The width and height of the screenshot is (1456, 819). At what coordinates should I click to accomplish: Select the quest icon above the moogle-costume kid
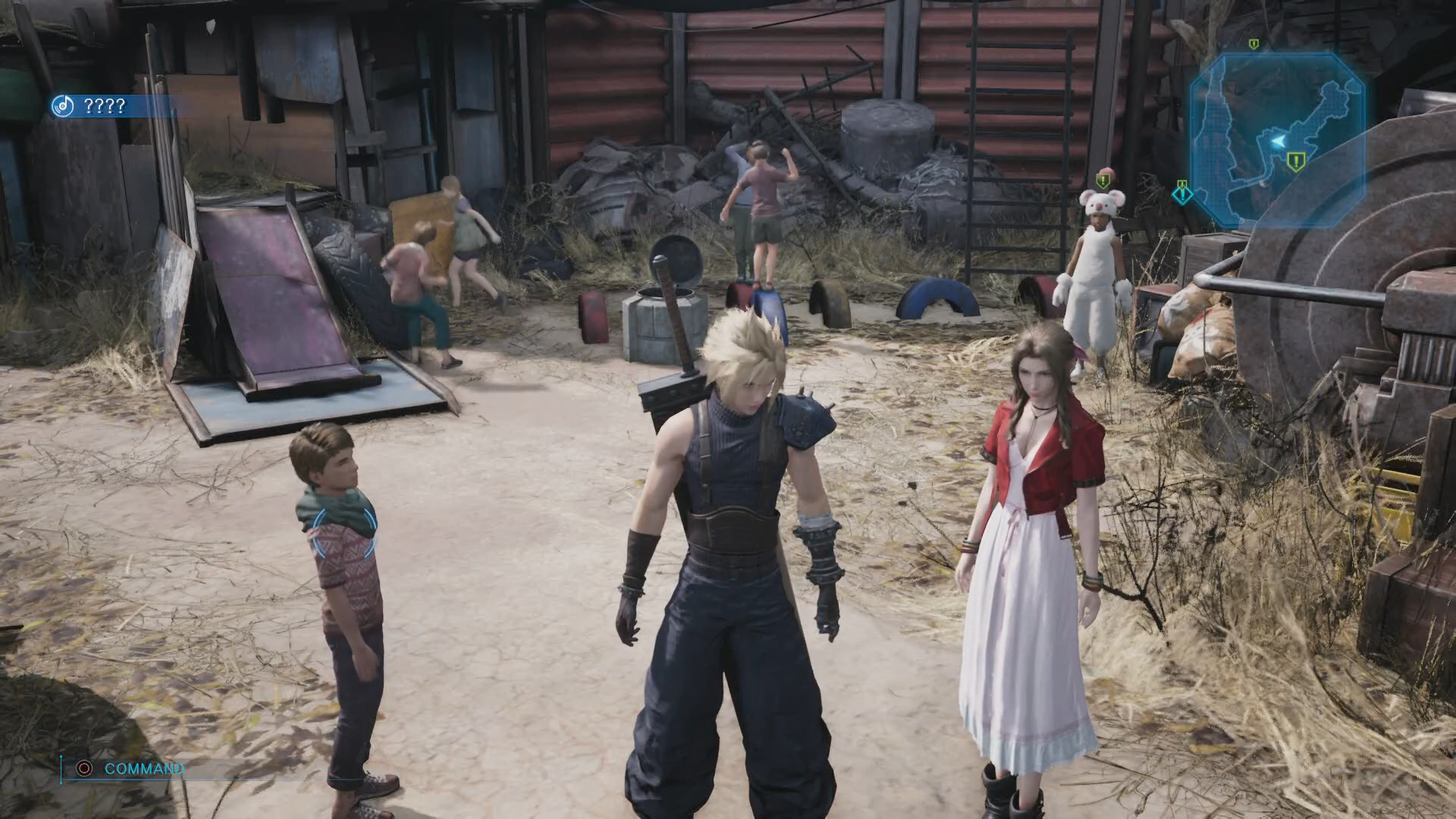(x=1102, y=180)
